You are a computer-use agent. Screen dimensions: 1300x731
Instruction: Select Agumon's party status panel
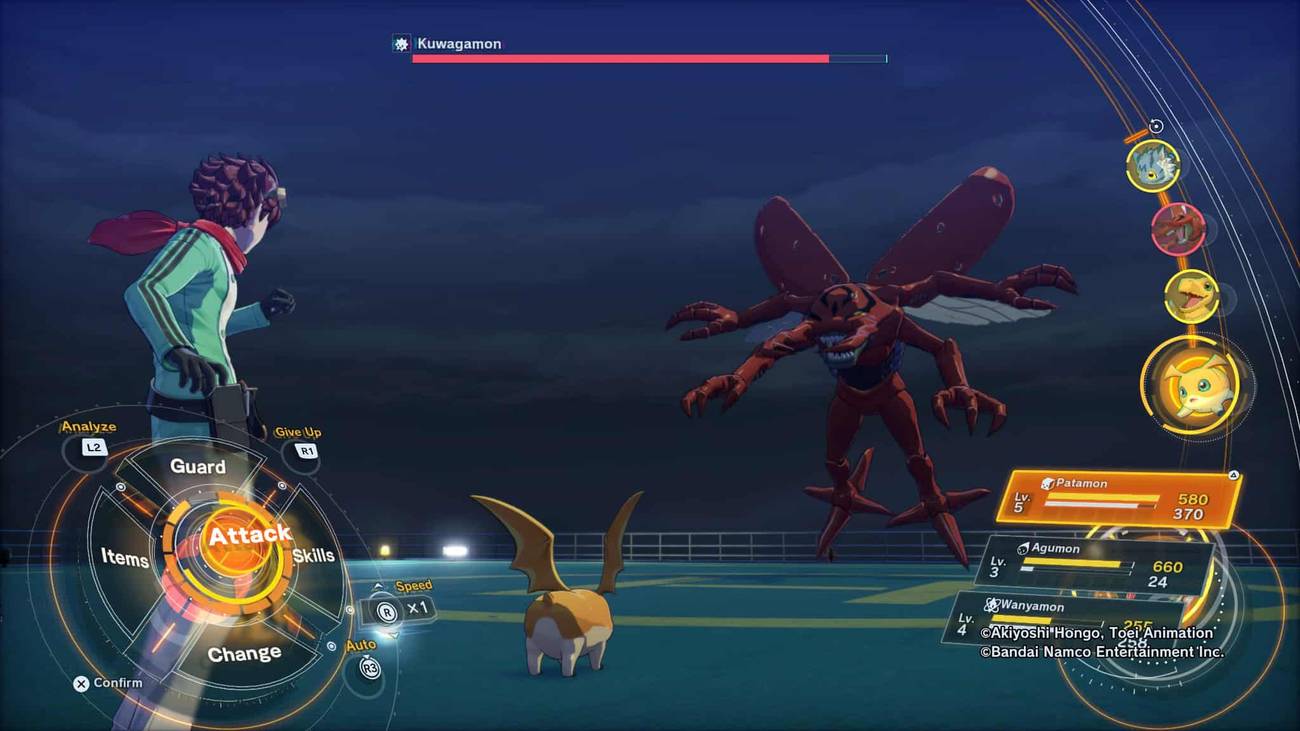point(1095,560)
